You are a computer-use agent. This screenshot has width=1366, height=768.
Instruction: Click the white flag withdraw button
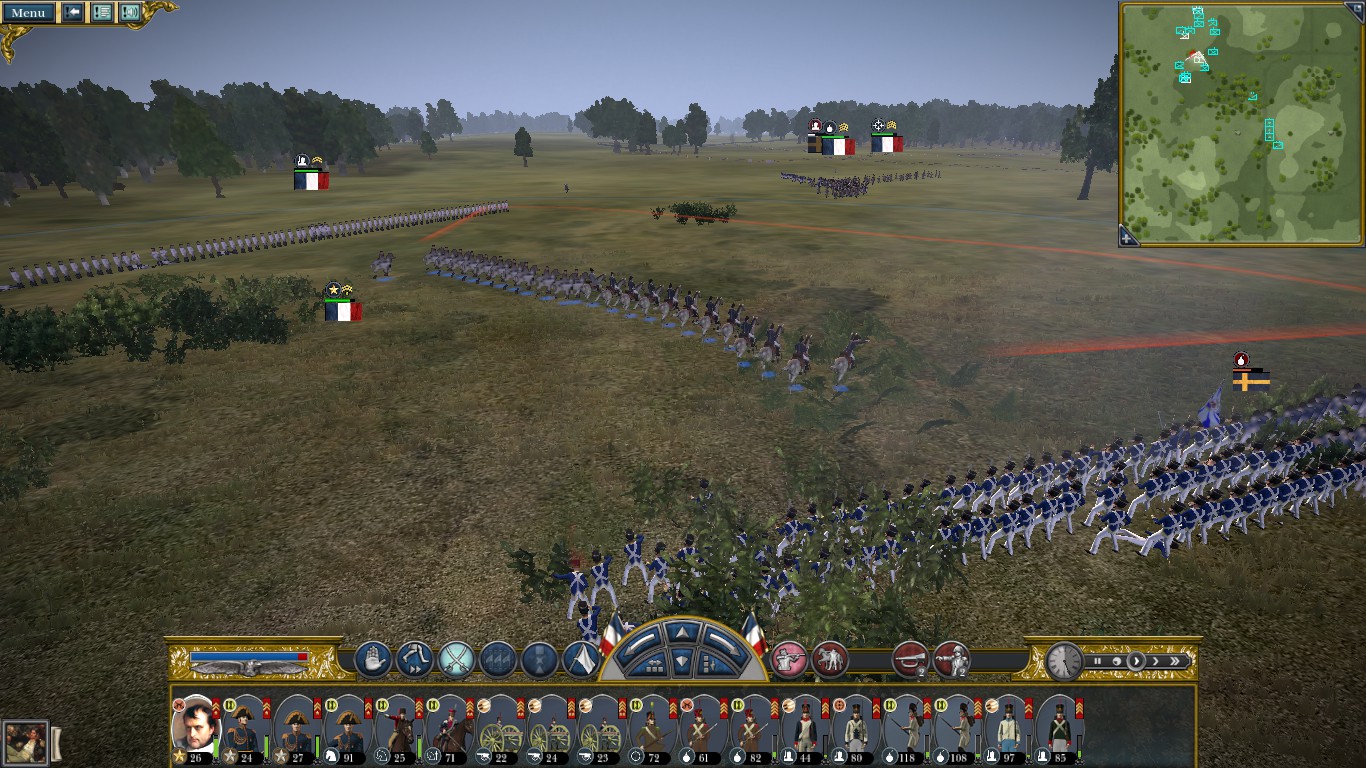click(581, 660)
